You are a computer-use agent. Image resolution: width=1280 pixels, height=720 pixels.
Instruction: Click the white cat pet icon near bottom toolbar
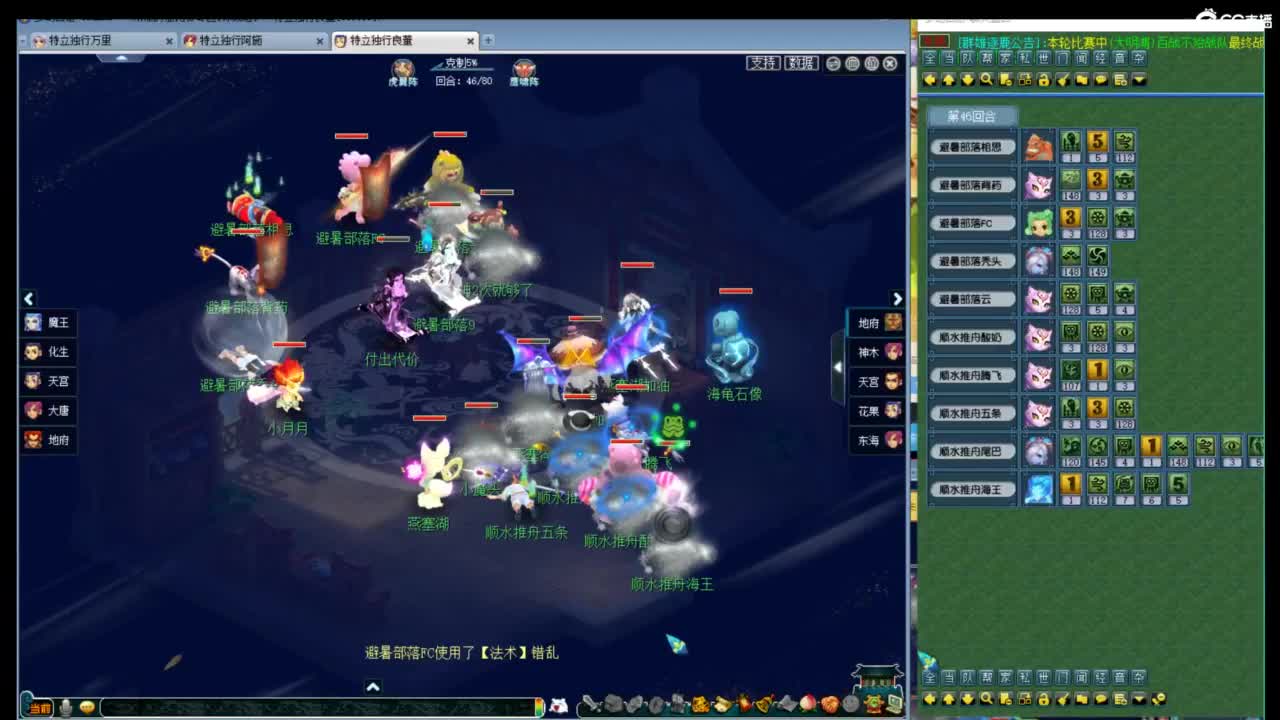point(558,703)
